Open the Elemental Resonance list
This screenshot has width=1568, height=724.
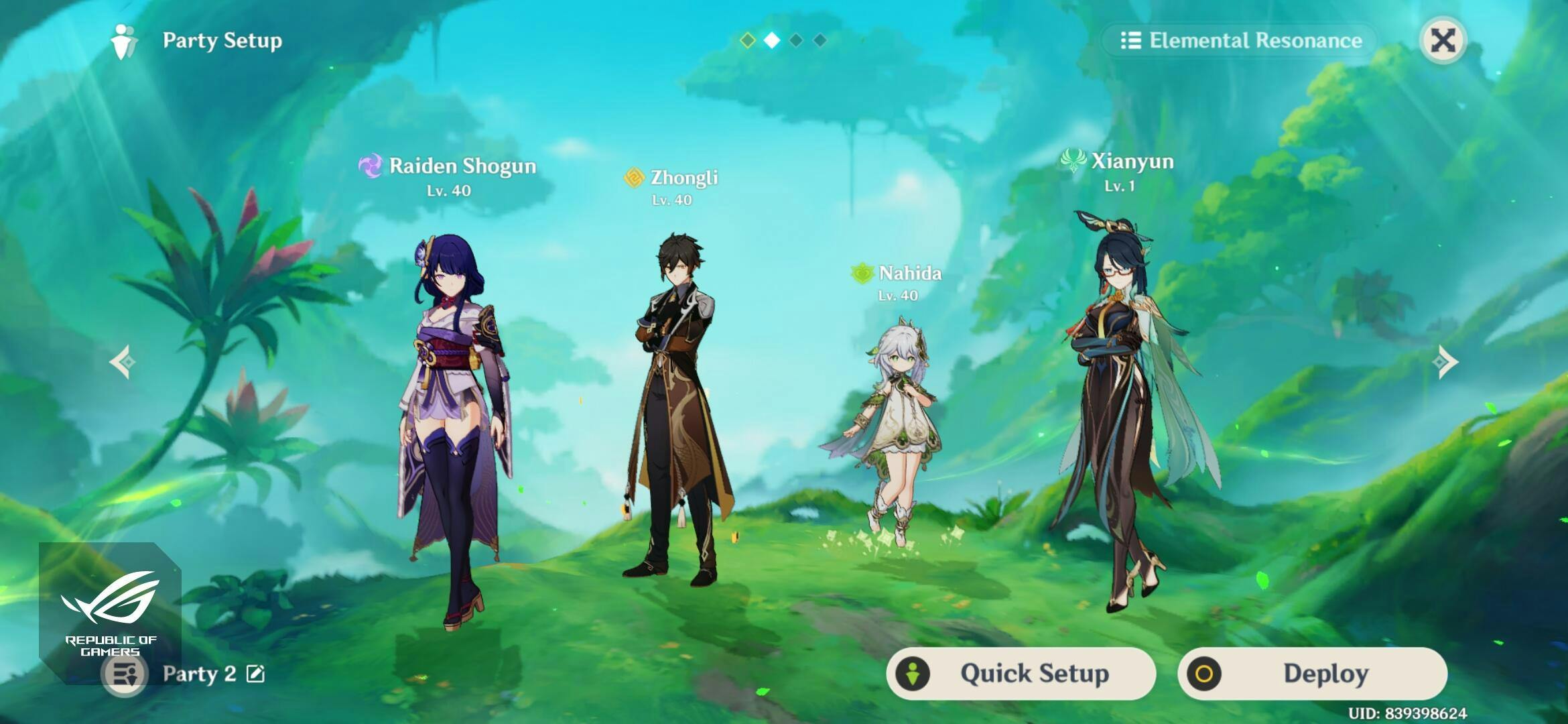[x=1241, y=40]
